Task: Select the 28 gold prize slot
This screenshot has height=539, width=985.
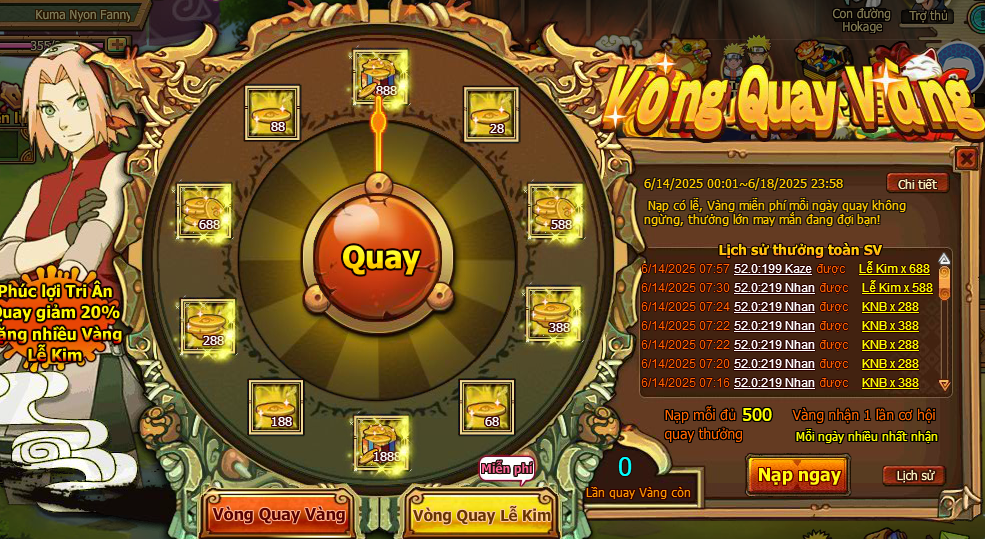Action: (x=490, y=114)
